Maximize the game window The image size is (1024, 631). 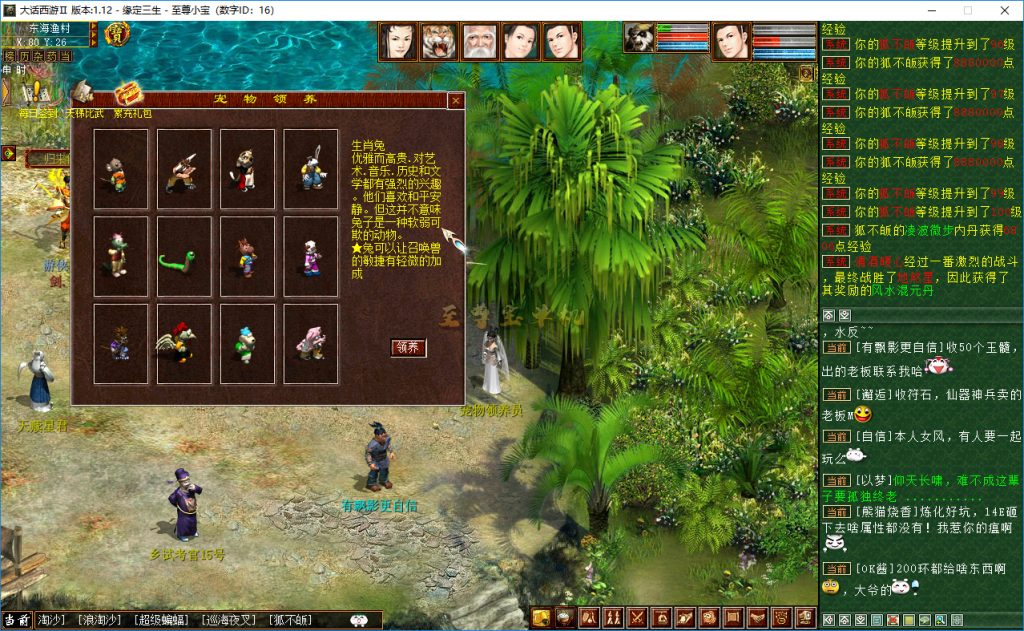[967, 9]
